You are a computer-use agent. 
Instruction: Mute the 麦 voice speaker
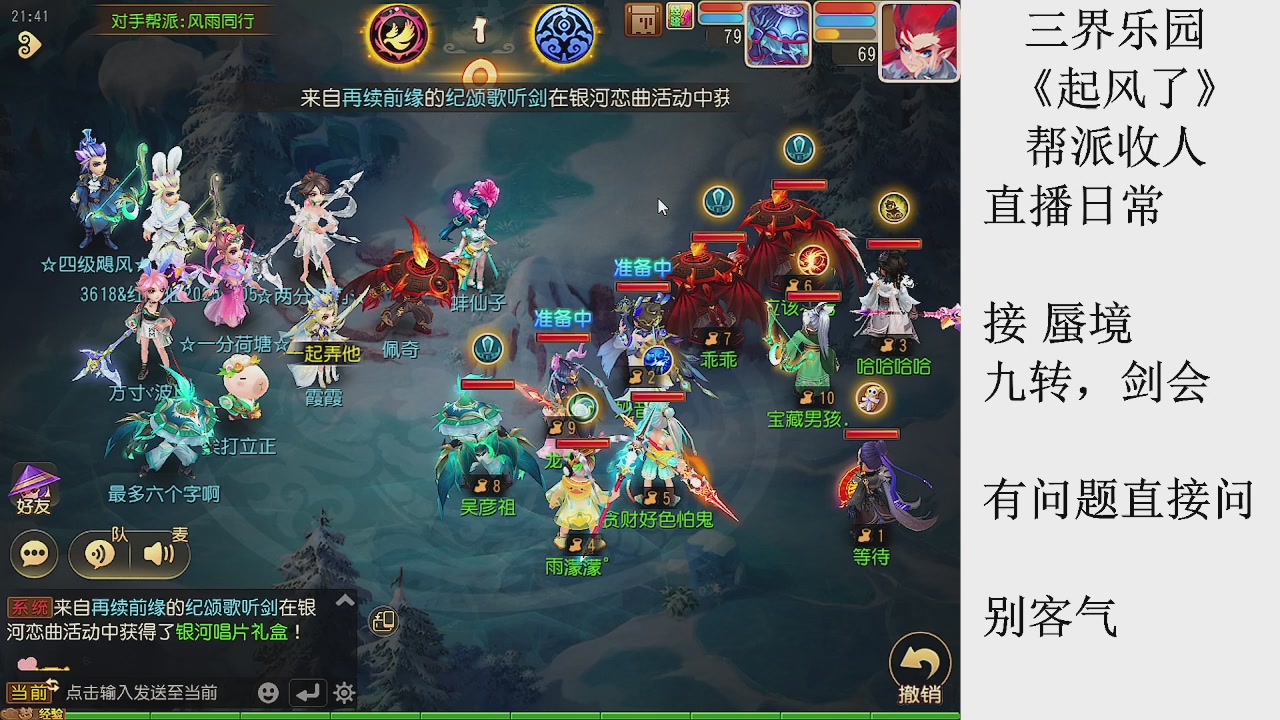(158, 553)
